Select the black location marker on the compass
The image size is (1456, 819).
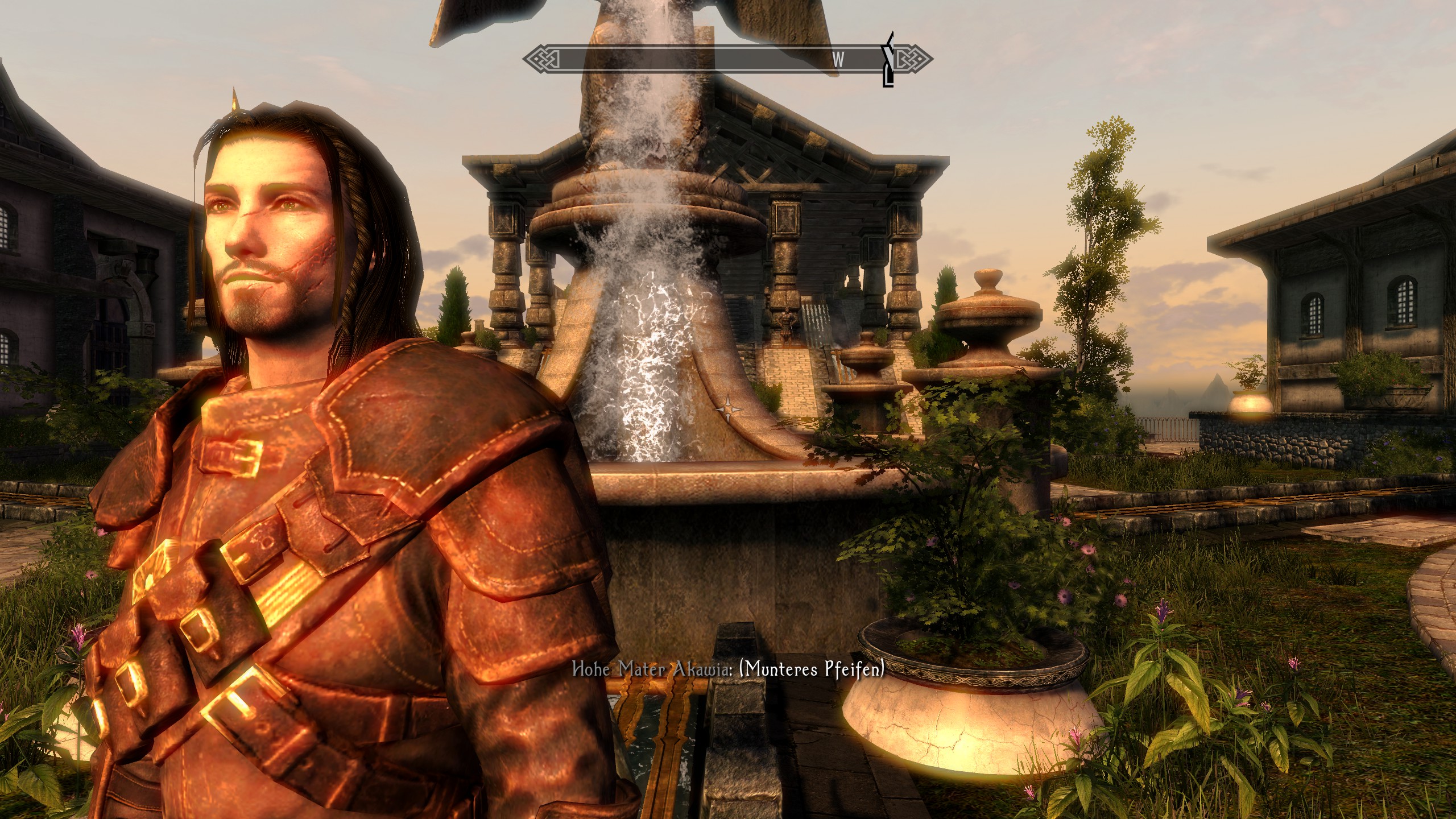pos(887,60)
